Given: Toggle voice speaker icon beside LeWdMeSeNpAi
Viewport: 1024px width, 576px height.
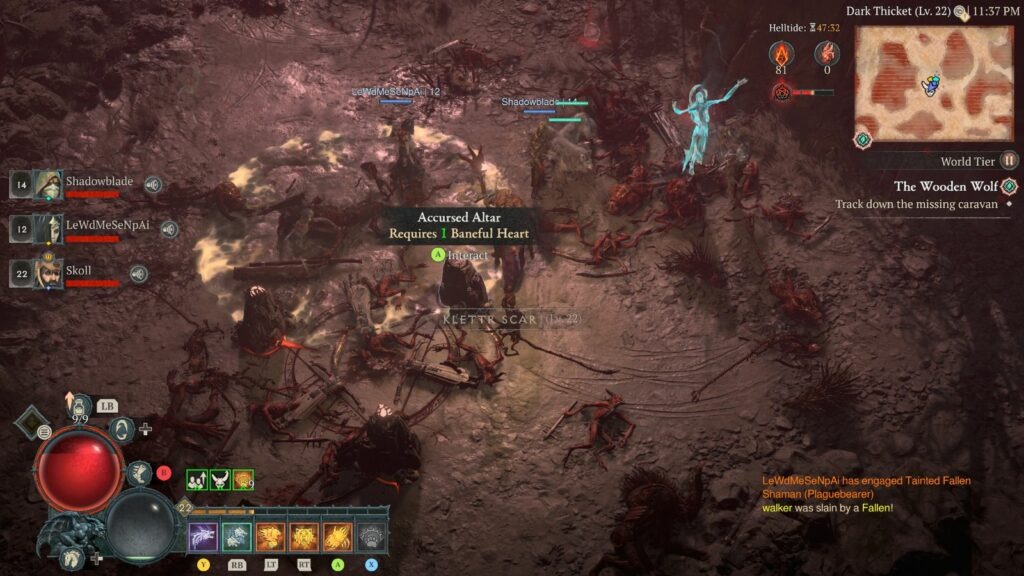Looking at the screenshot, I should (169, 229).
